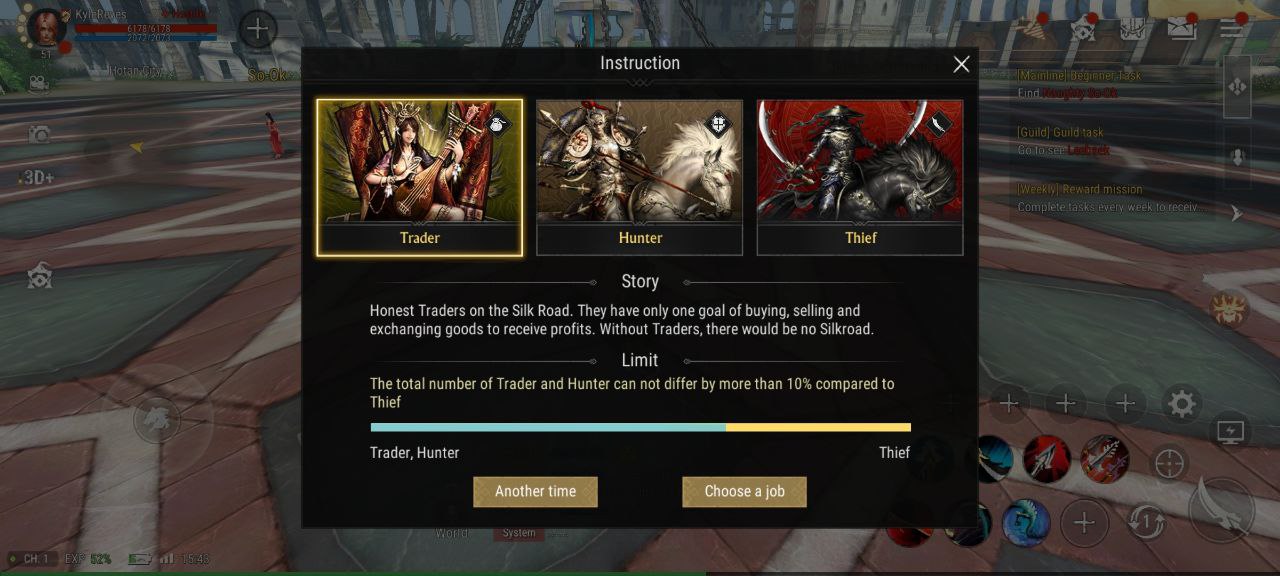Switch to the System chat tab
This screenshot has width=1280, height=576.
[518, 533]
